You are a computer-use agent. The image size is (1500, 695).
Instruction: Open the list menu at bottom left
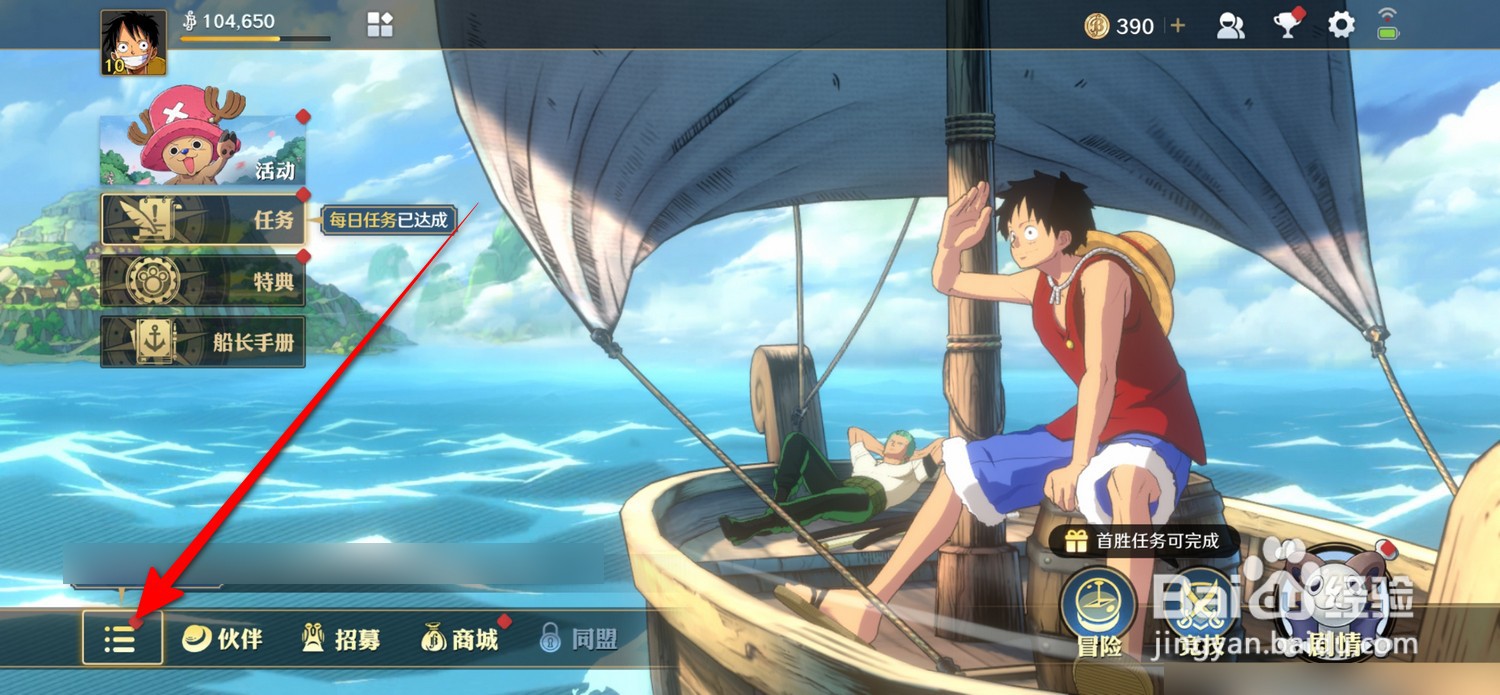pyautogui.click(x=122, y=638)
